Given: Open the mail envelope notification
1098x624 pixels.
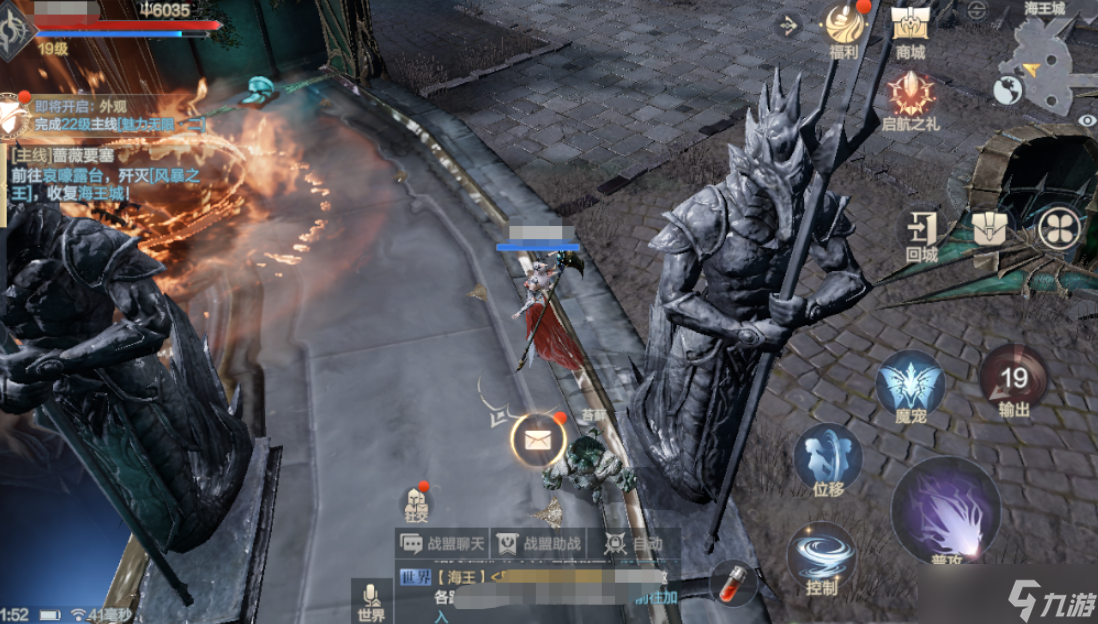Looking at the screenshot, I should (x=539, y=438).
